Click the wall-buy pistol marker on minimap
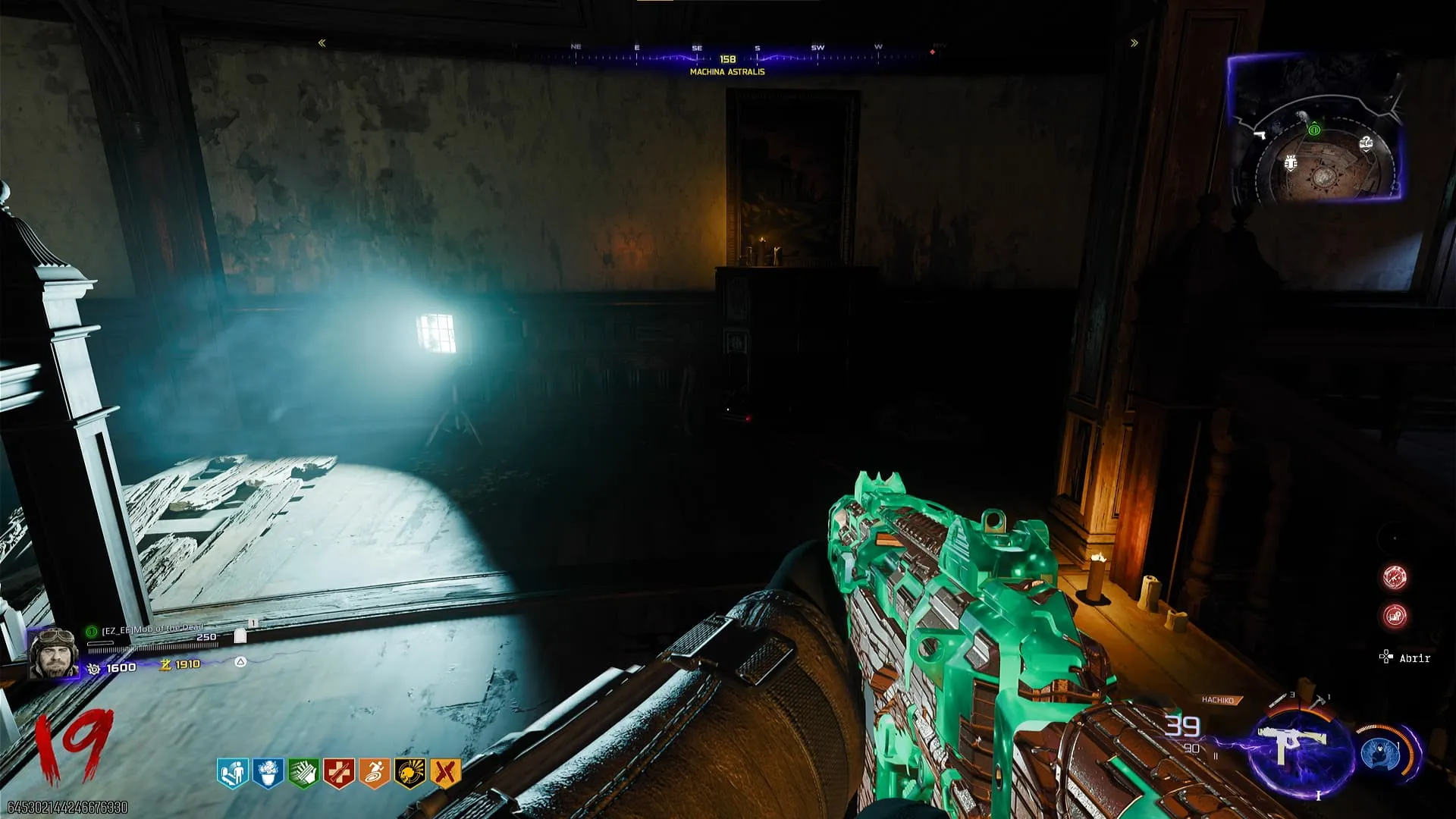This screenshot has height=819, width=1456. (1260, 136)
